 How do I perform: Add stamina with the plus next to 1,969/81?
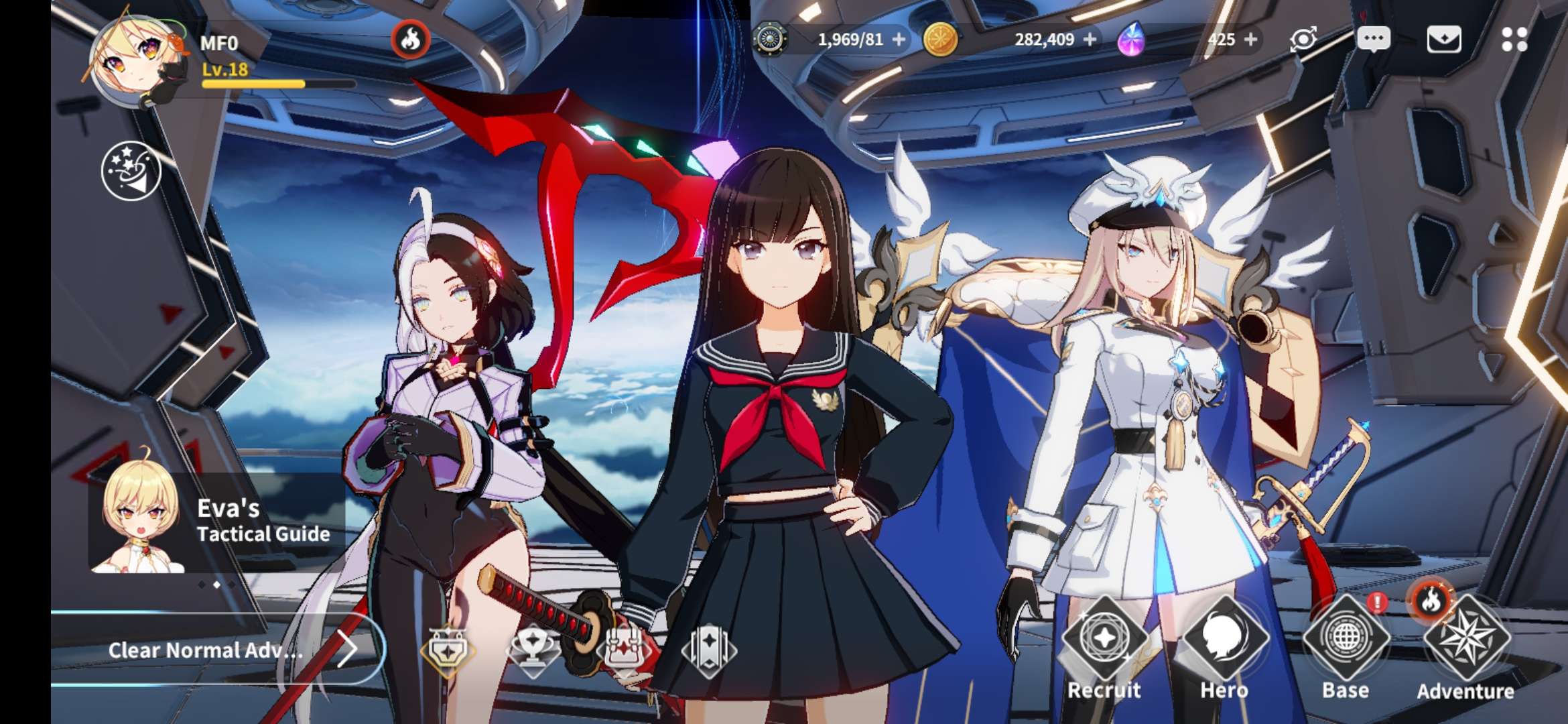point(899,40)
